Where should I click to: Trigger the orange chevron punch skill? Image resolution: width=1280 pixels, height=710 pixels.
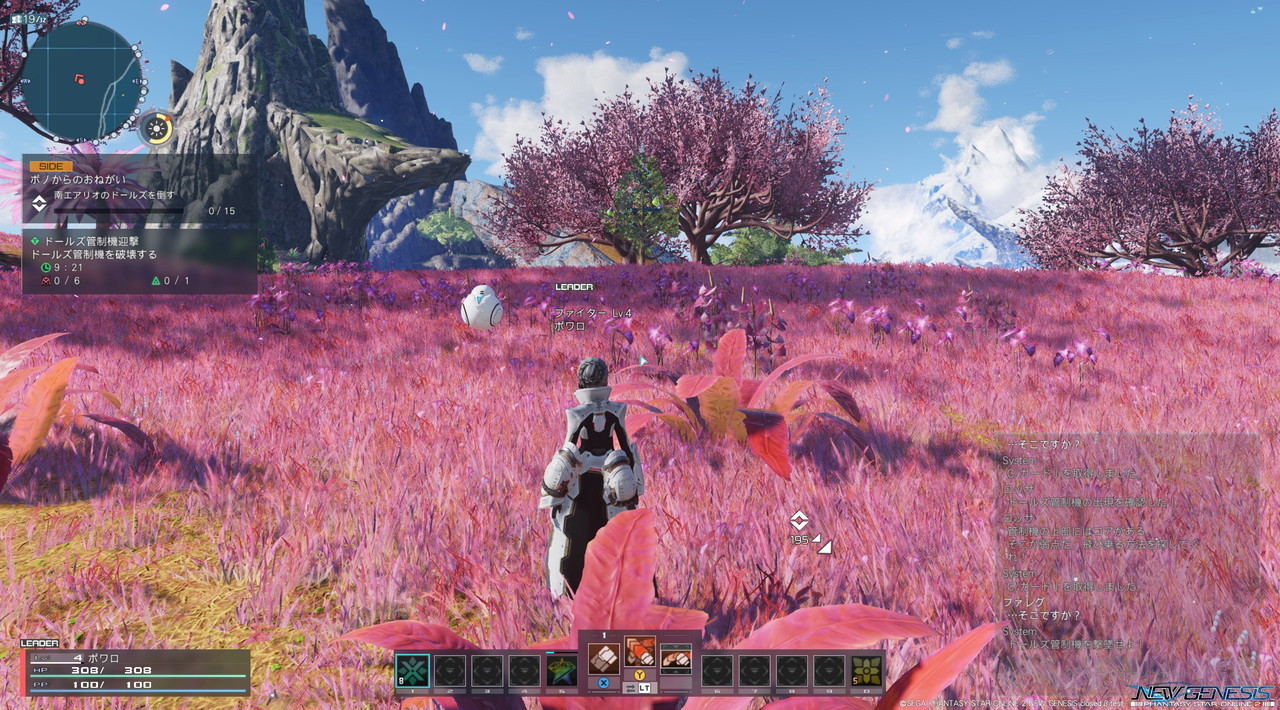point(640,652)
